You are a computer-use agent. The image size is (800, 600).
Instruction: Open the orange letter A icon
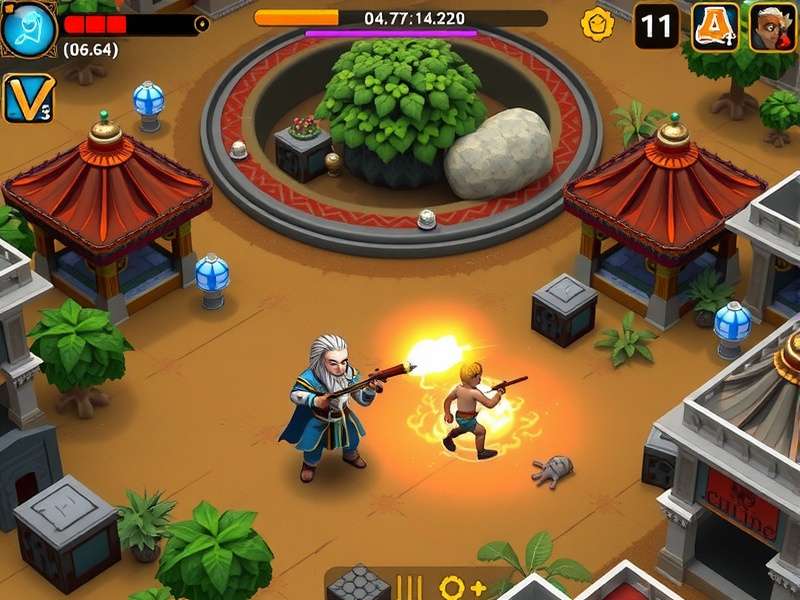715,27
